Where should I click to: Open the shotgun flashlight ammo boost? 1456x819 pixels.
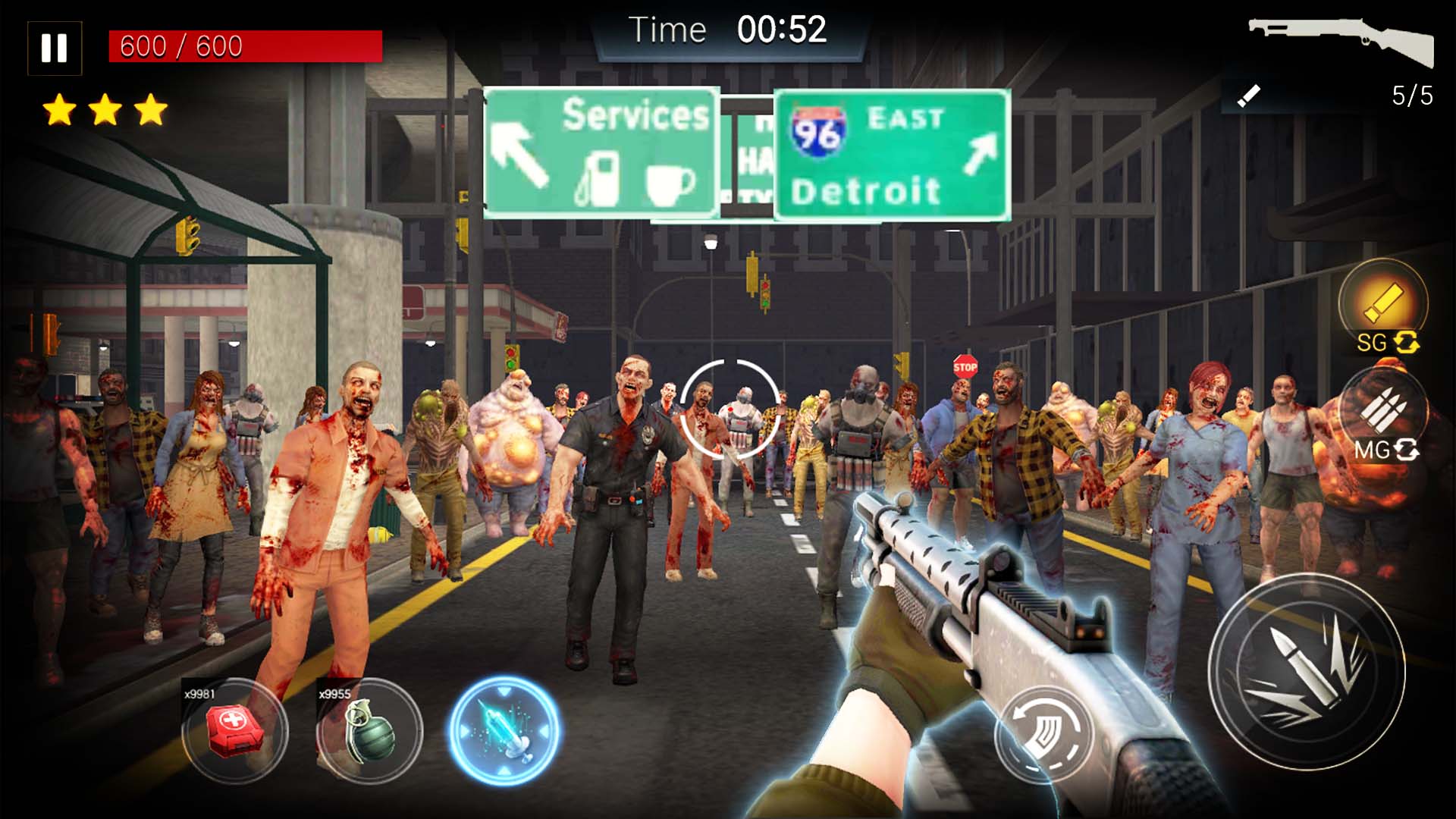(1385, 303)
